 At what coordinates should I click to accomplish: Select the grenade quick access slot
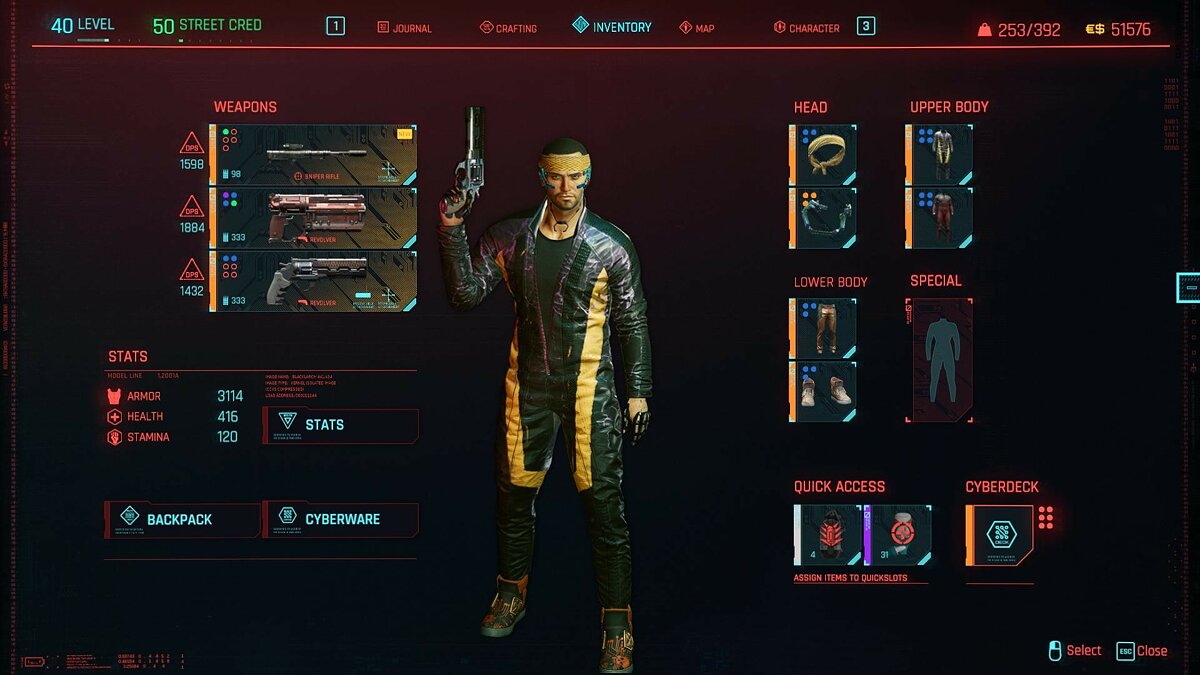point(828,535)
